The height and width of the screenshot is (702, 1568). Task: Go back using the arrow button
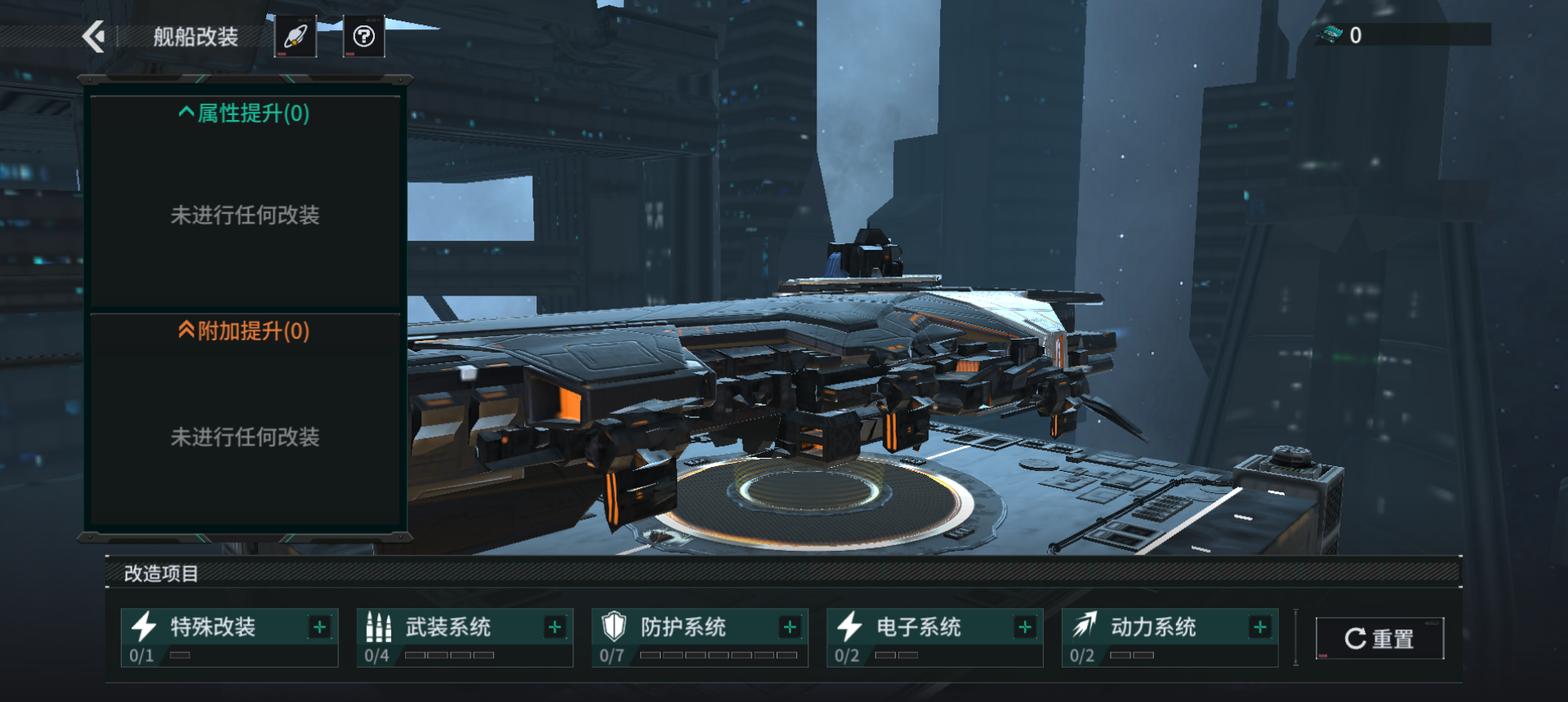[x=95, y=37]
